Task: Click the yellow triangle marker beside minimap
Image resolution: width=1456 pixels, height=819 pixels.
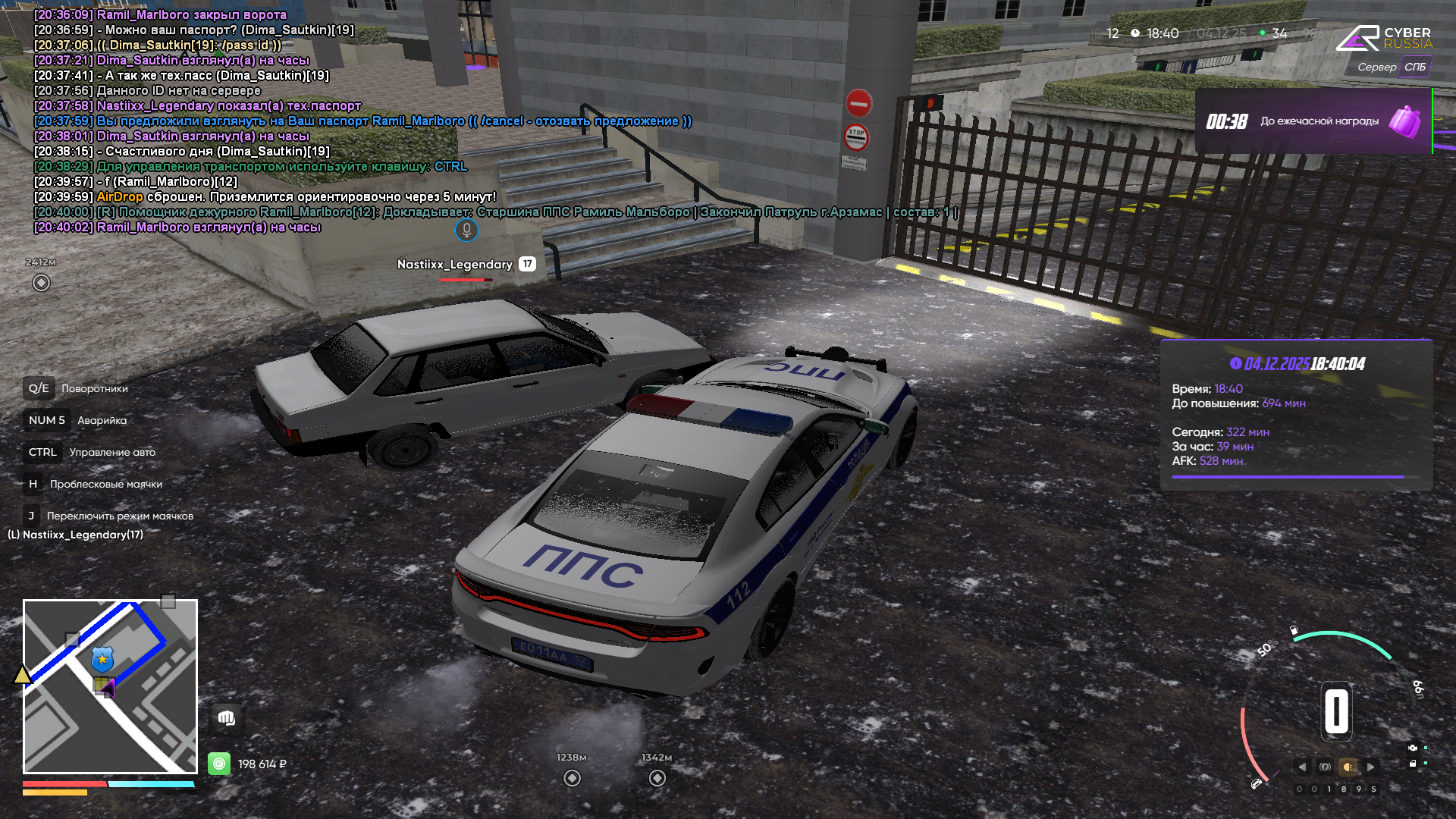Action: coord(22,674)
